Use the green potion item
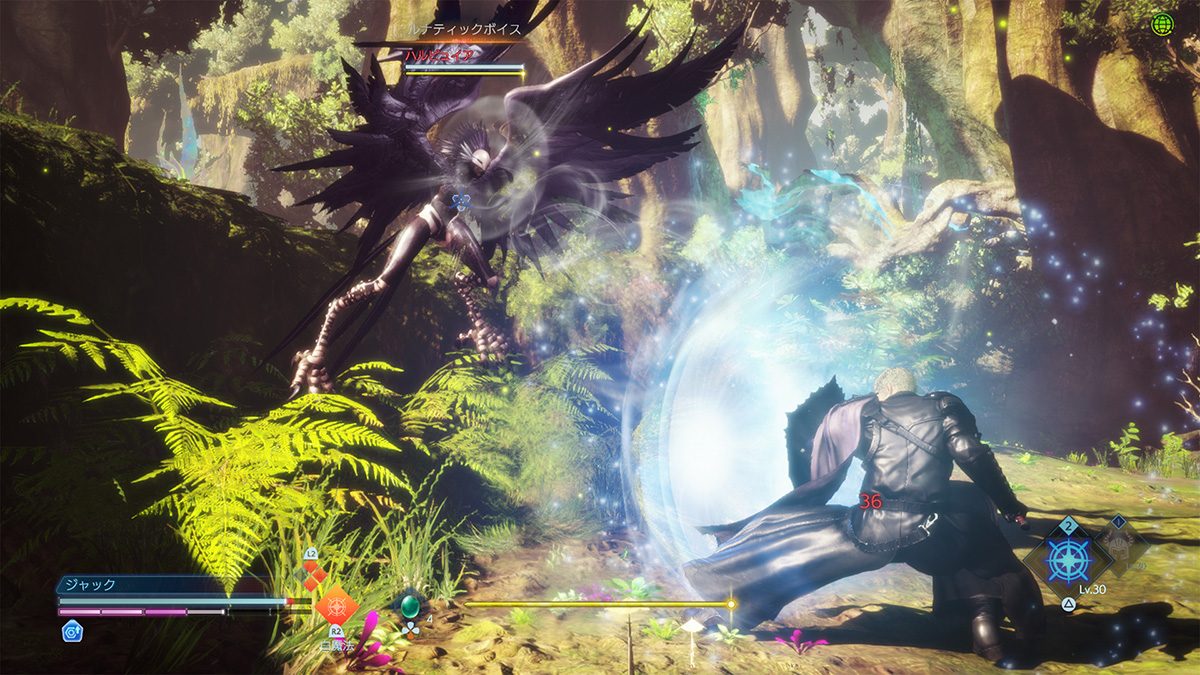 point(409,605)
